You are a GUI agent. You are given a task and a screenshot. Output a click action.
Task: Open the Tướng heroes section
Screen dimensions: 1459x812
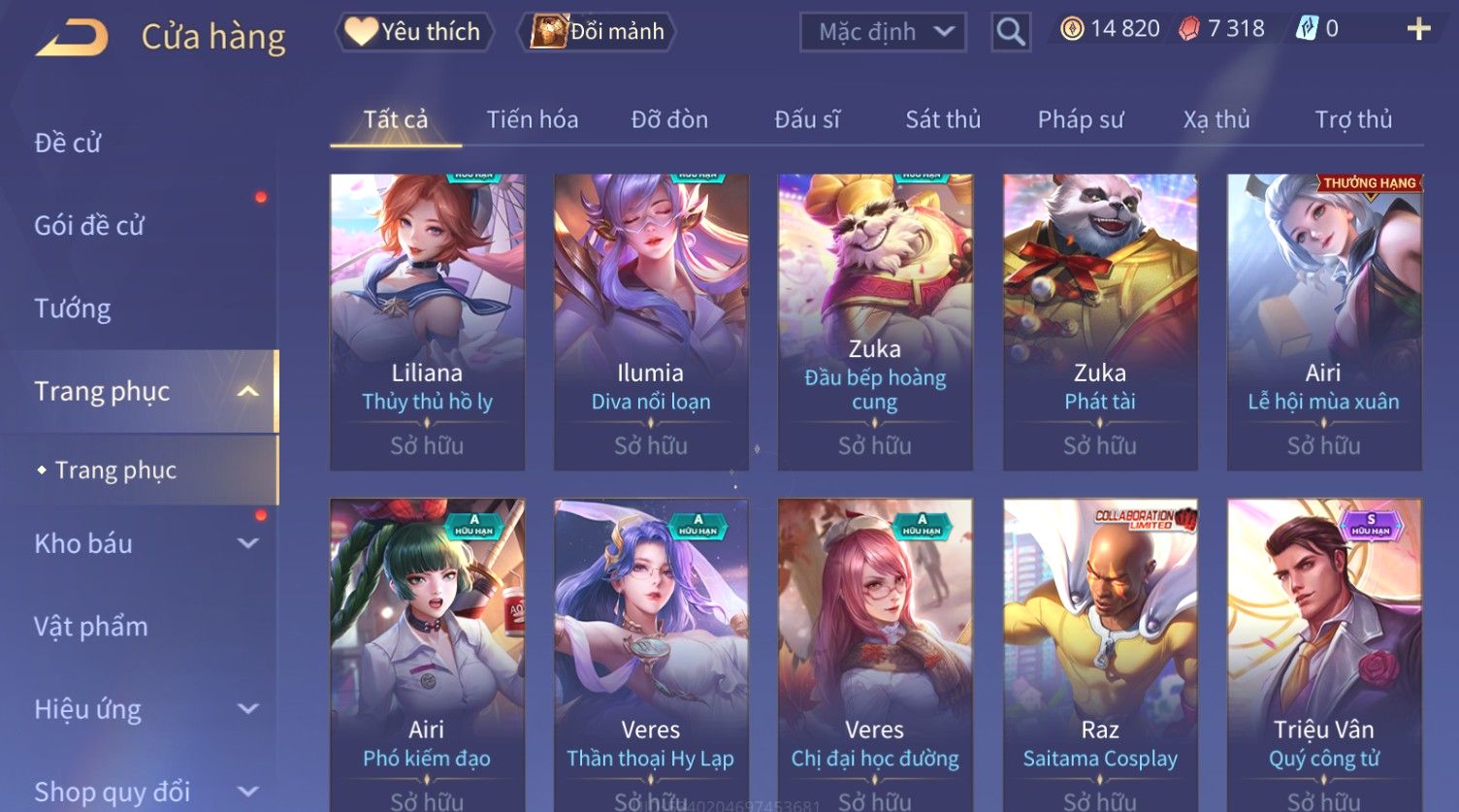[x=73, y=309]
